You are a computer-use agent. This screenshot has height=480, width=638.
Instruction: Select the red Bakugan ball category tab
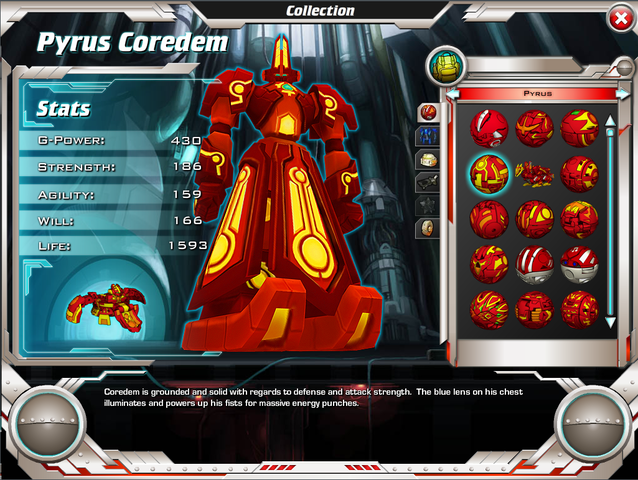click(427, 111)
